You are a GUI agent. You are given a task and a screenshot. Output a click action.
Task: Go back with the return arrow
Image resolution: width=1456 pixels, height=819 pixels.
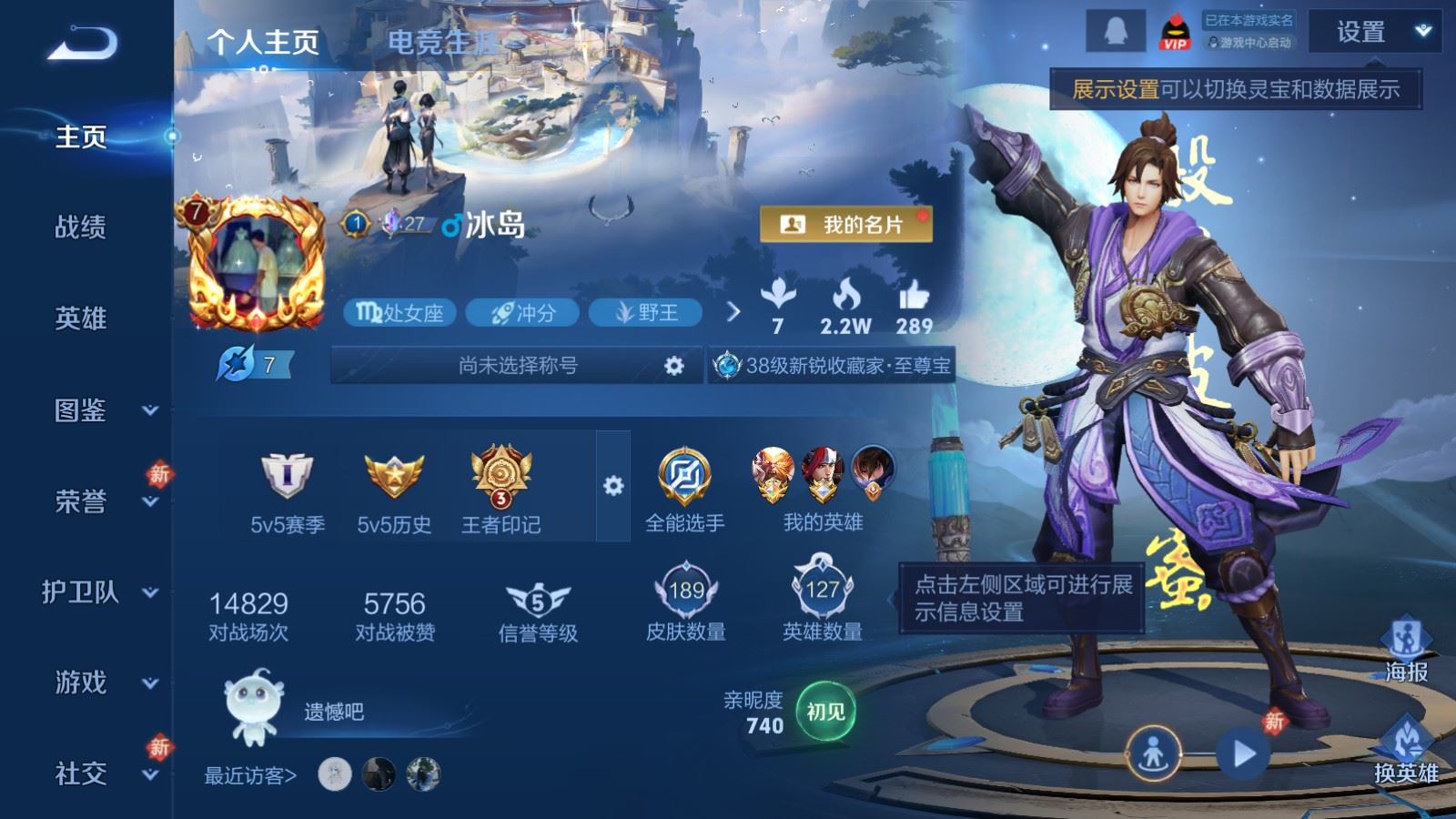tap(82, 43)
